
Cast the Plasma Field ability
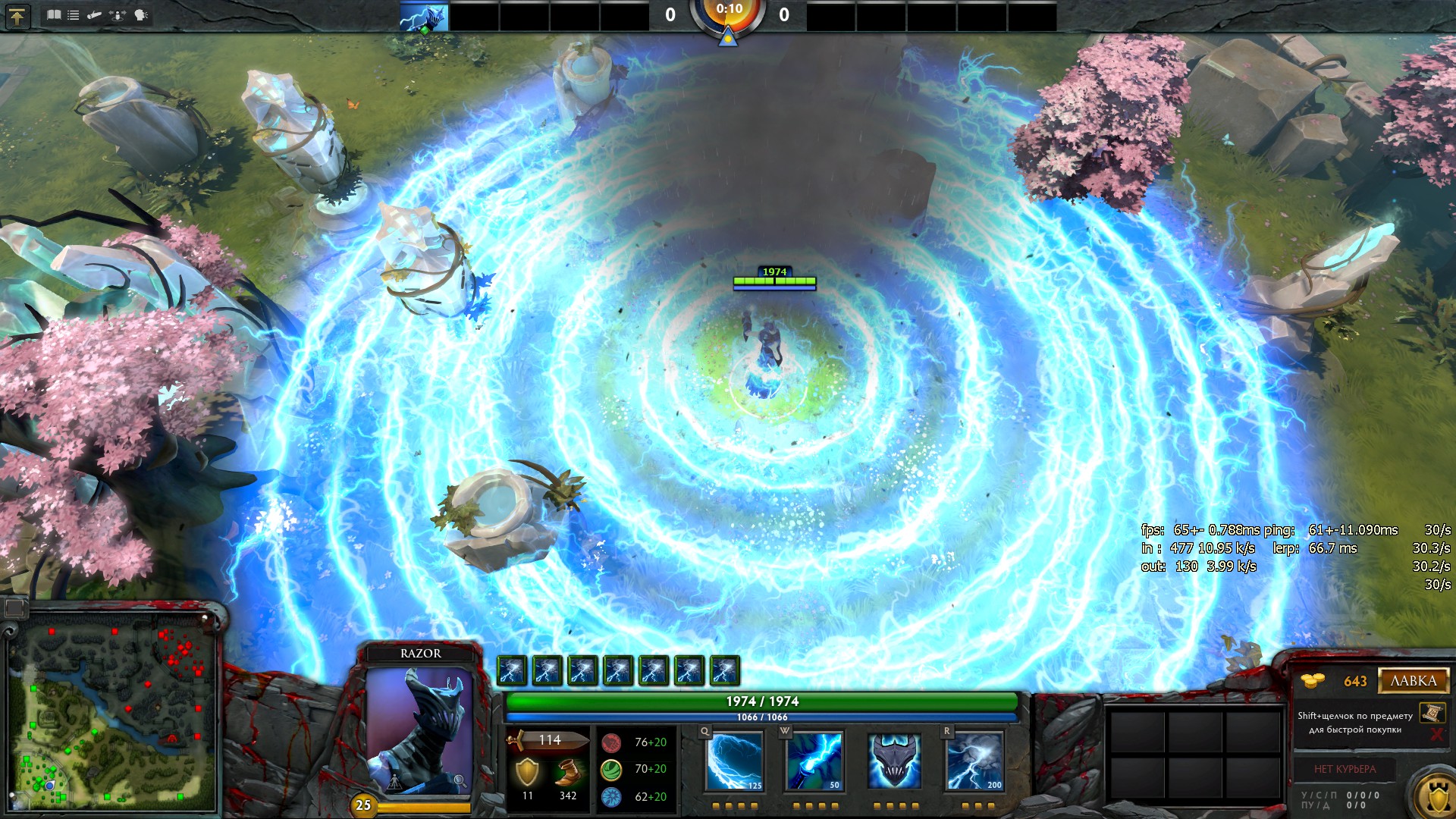pyautogui.click(x=734, y=761)
